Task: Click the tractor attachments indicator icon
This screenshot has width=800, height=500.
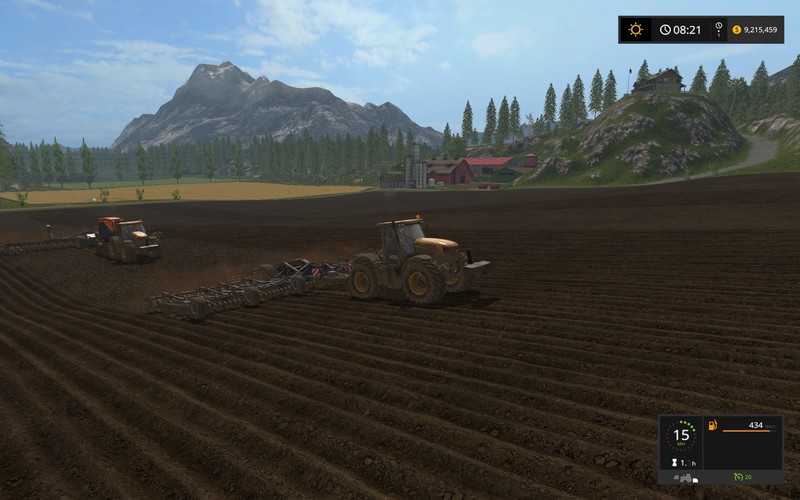Action: coord(684,478)
